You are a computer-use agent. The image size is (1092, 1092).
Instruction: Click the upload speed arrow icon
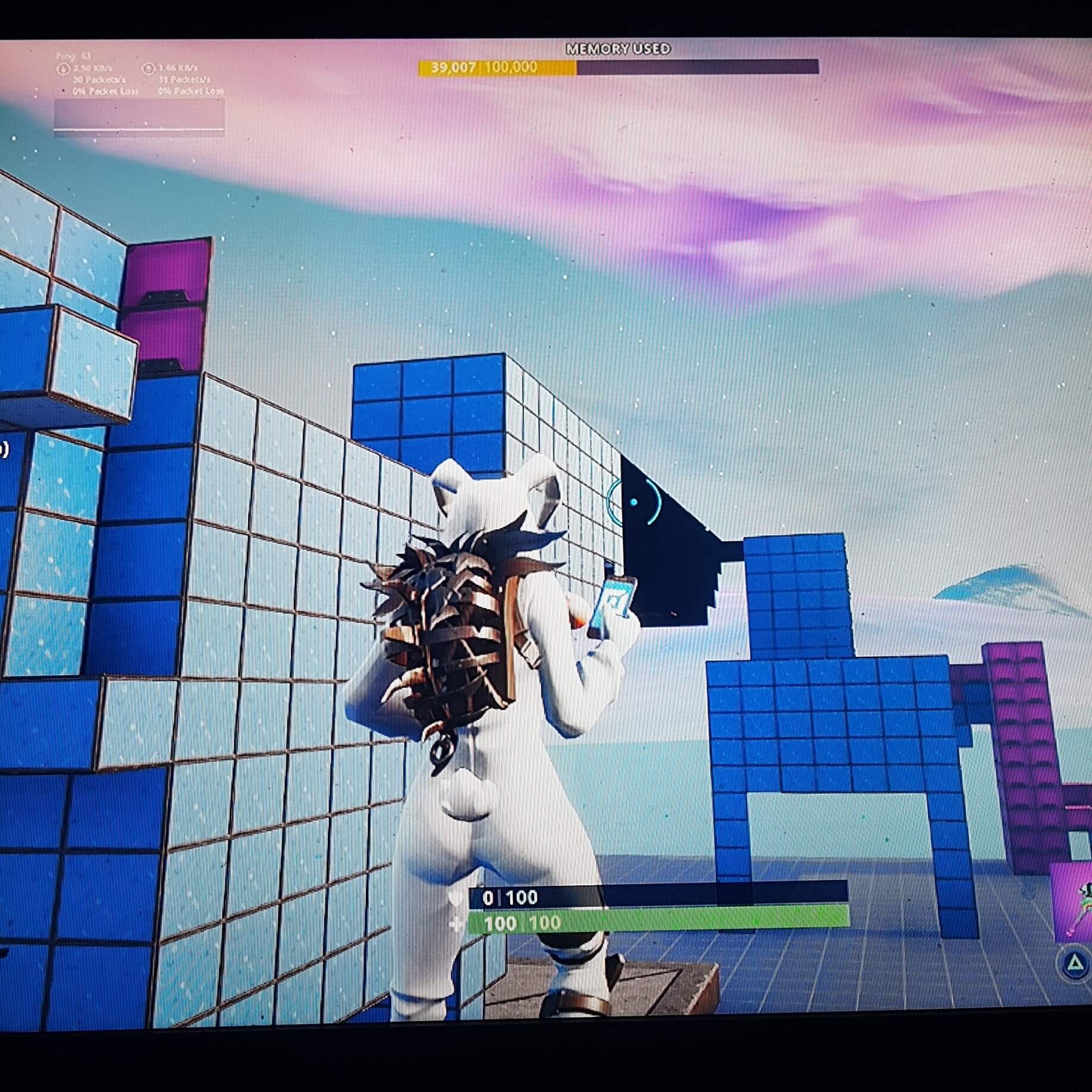[x=149, y=67]
